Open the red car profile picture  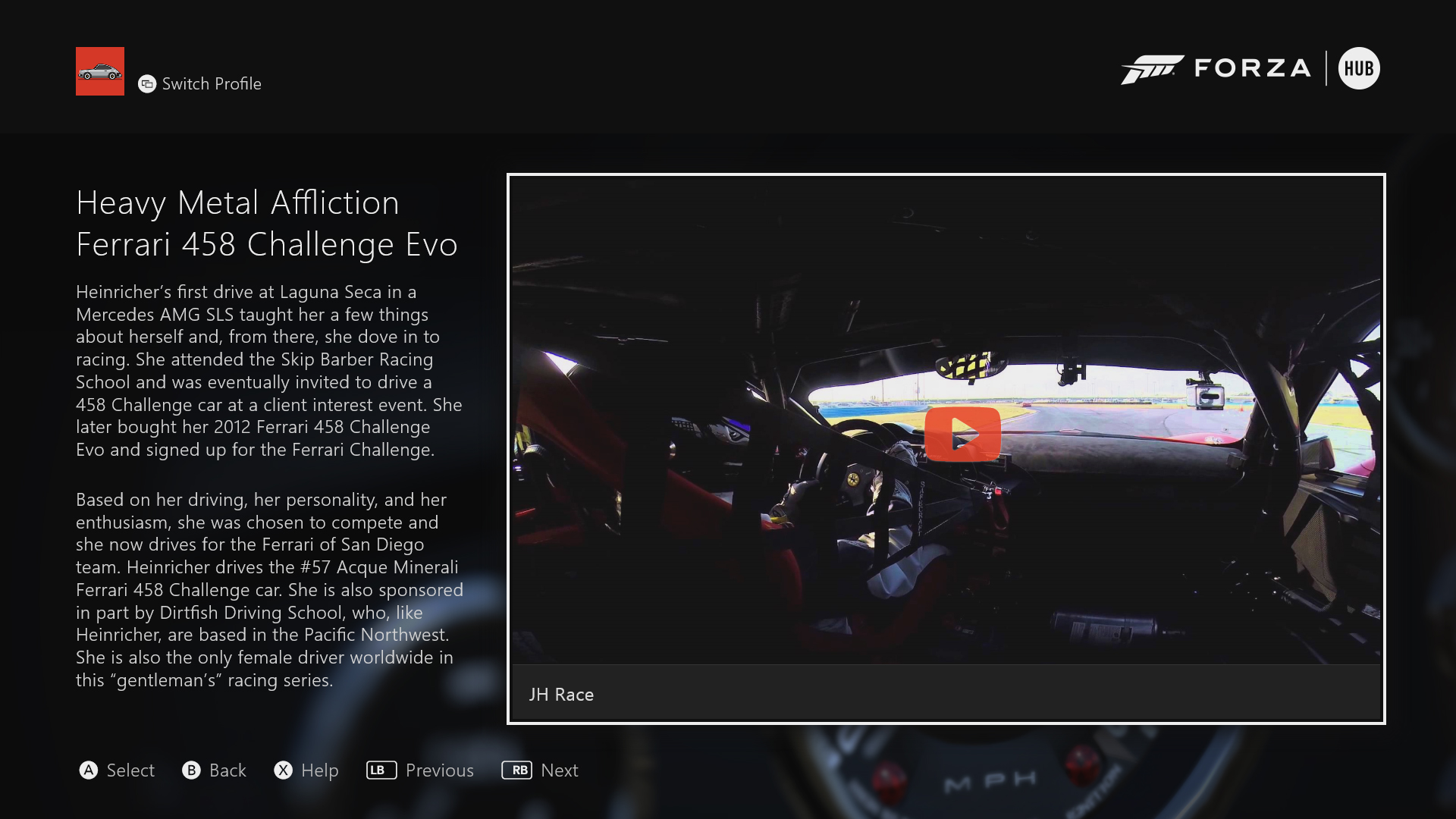click(x=100, y=71)
